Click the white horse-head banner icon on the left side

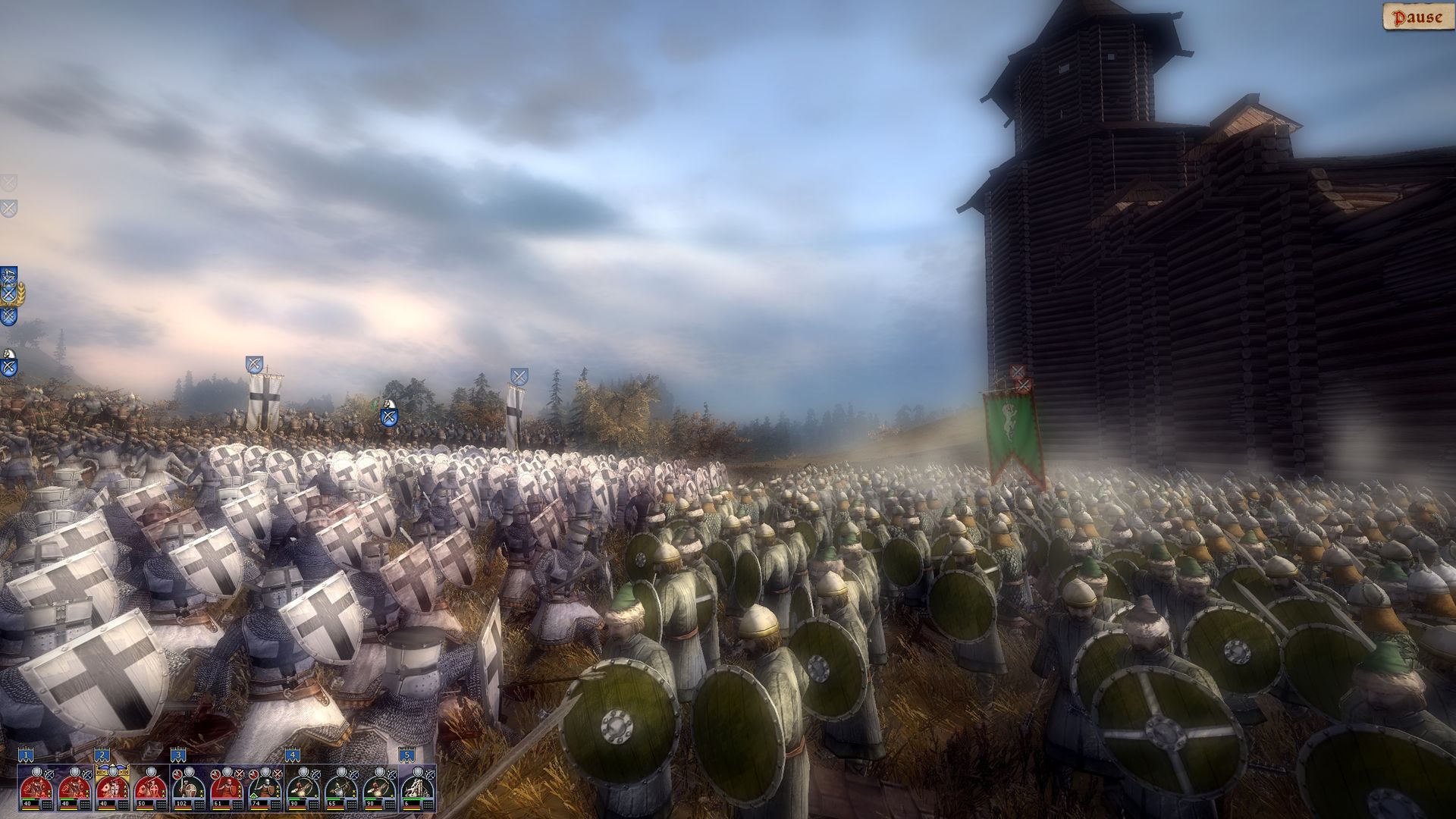[8, 353]
